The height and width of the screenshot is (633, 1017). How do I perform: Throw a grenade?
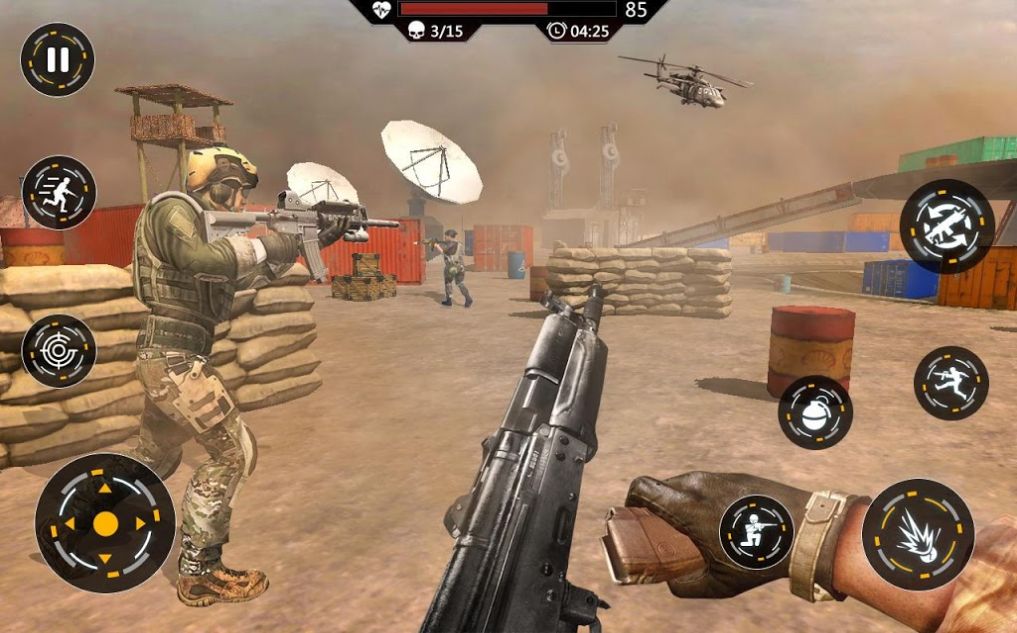point(815,412)
